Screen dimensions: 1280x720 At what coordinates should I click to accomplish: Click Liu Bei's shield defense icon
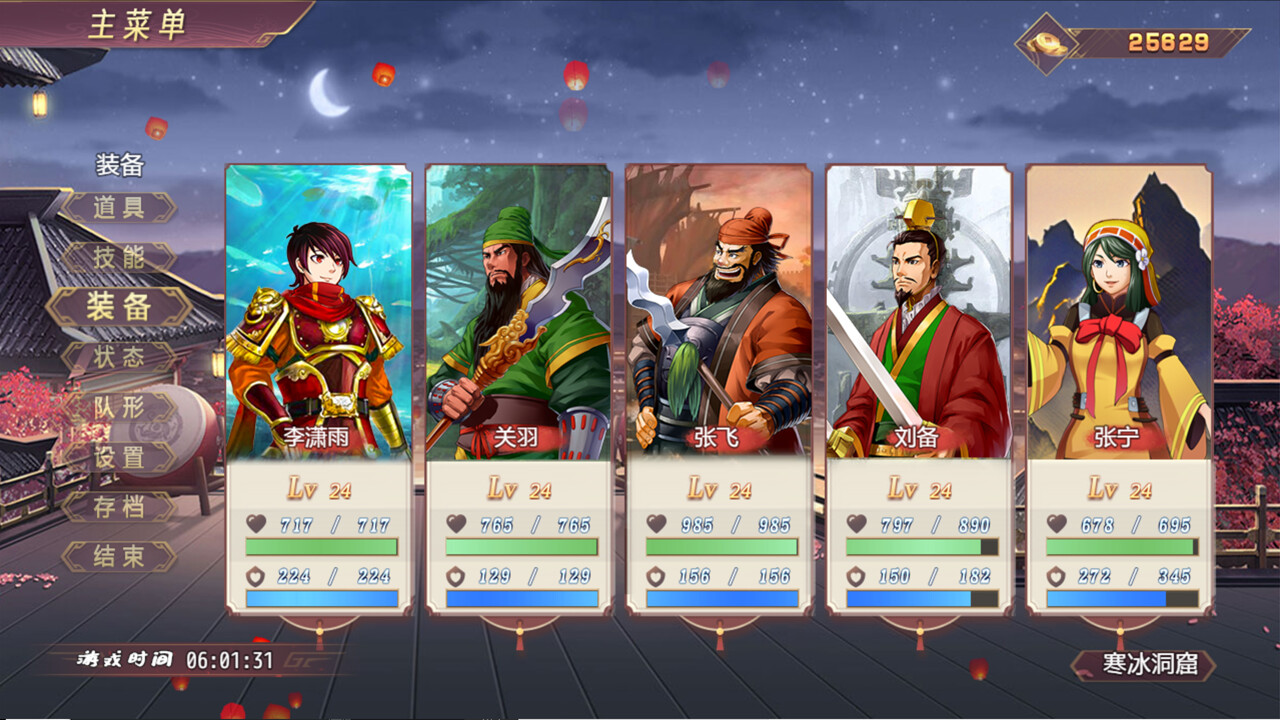point(857,578)
